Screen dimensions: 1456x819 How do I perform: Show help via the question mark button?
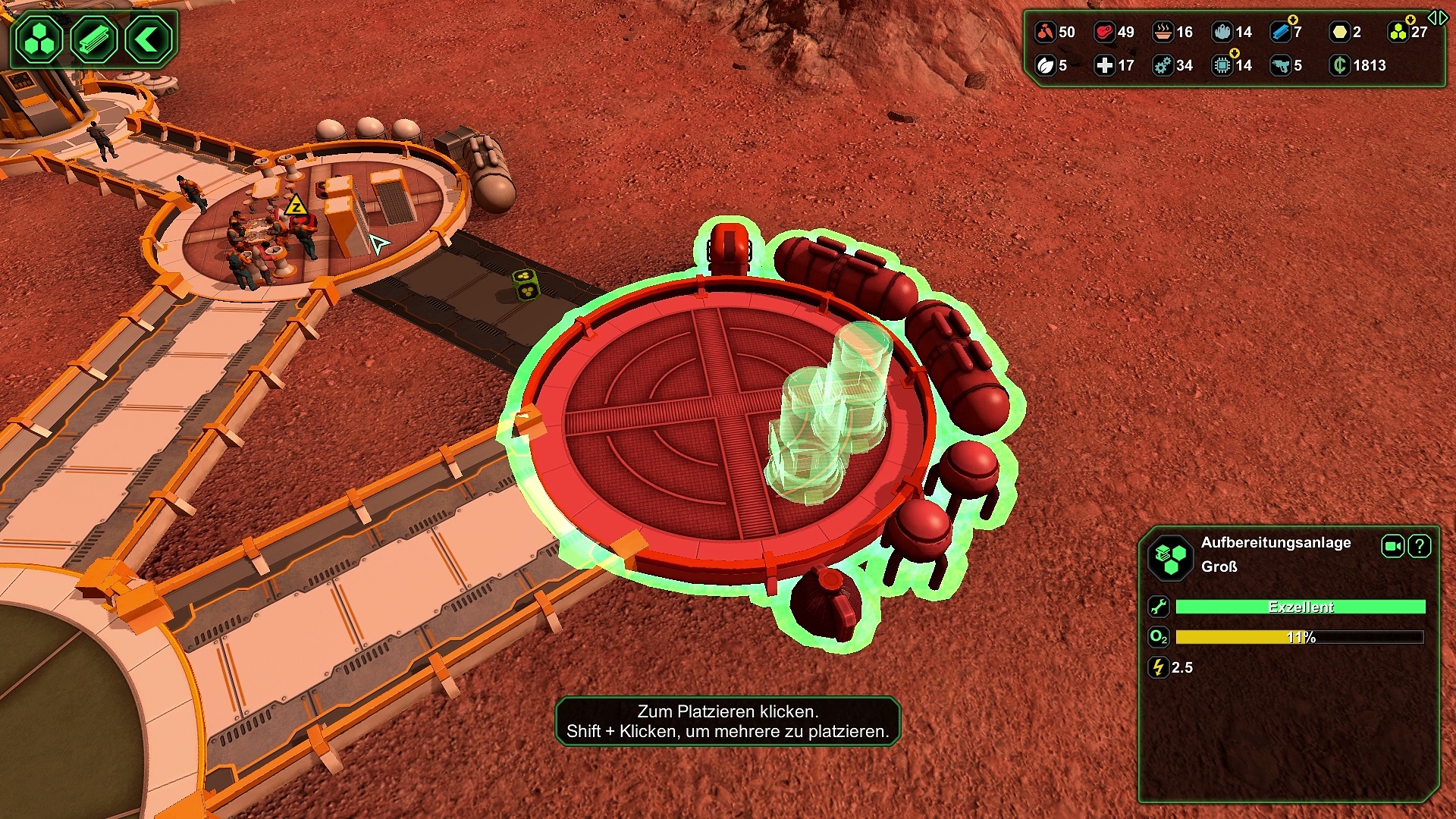1420,546
